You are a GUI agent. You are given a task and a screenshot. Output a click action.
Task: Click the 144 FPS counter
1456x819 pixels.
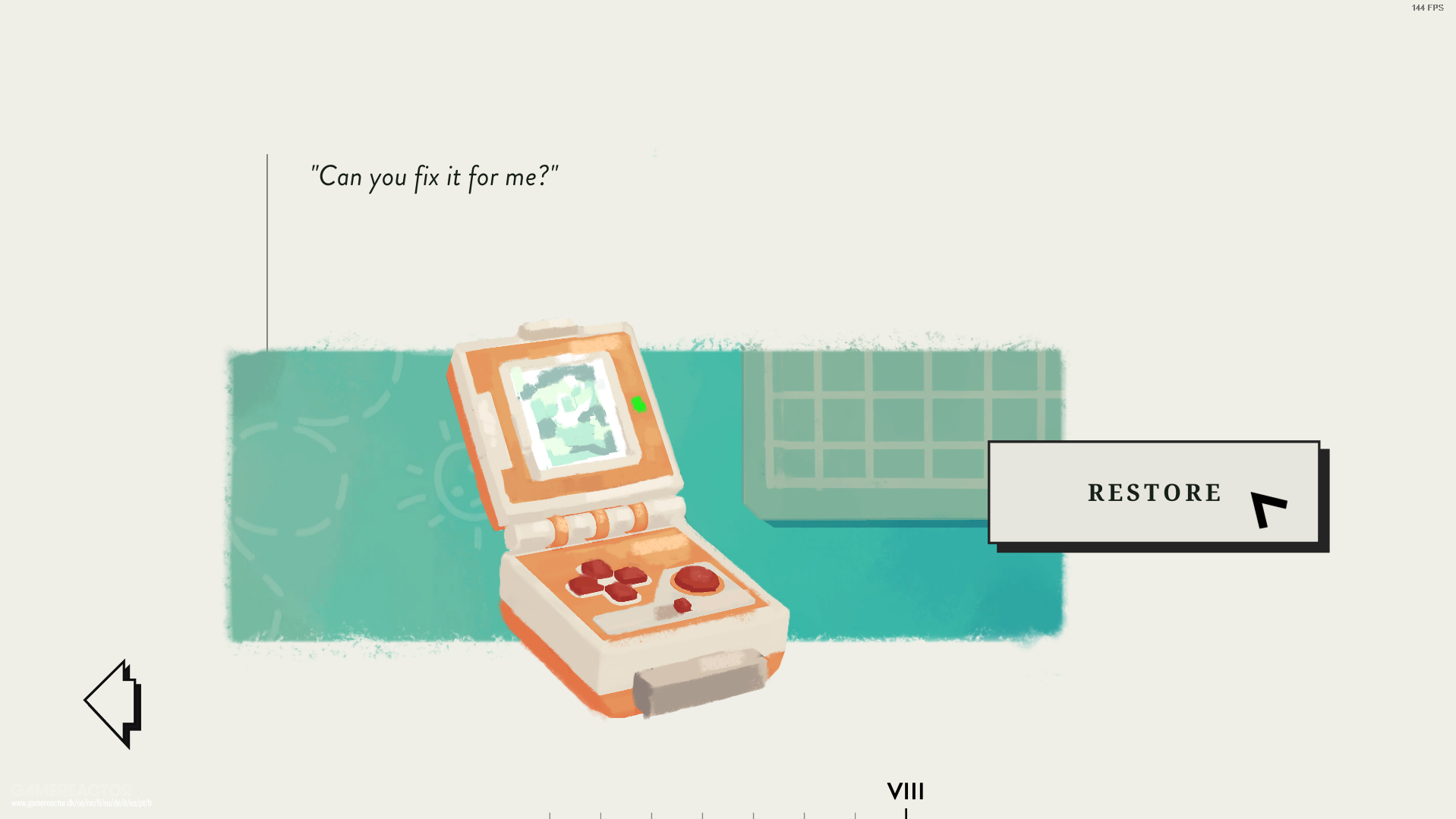[x=1426, y=8]
